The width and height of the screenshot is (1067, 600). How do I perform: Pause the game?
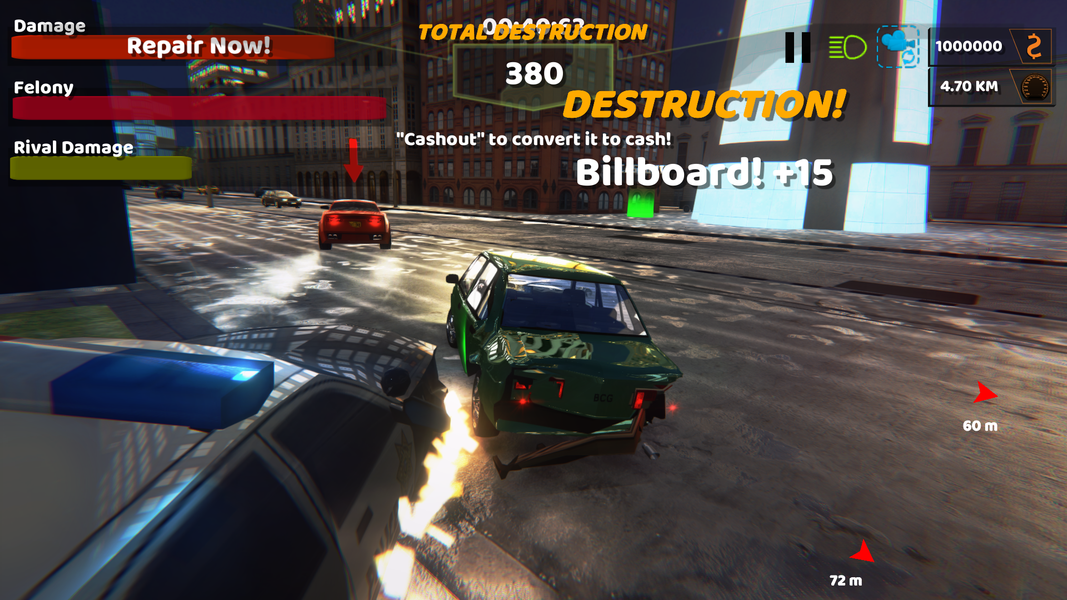pos(798,47)
